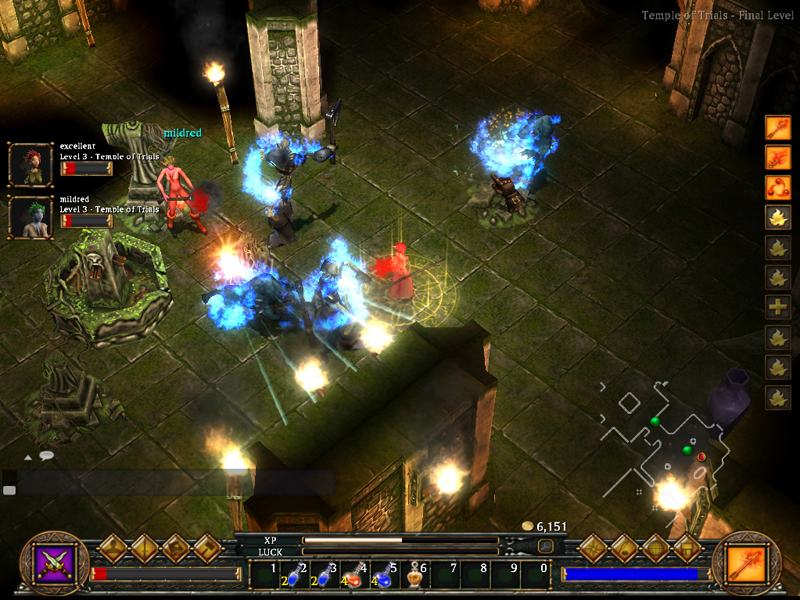Select the excellent party member portrait
The image size is (800, 600).
point(30,164)
